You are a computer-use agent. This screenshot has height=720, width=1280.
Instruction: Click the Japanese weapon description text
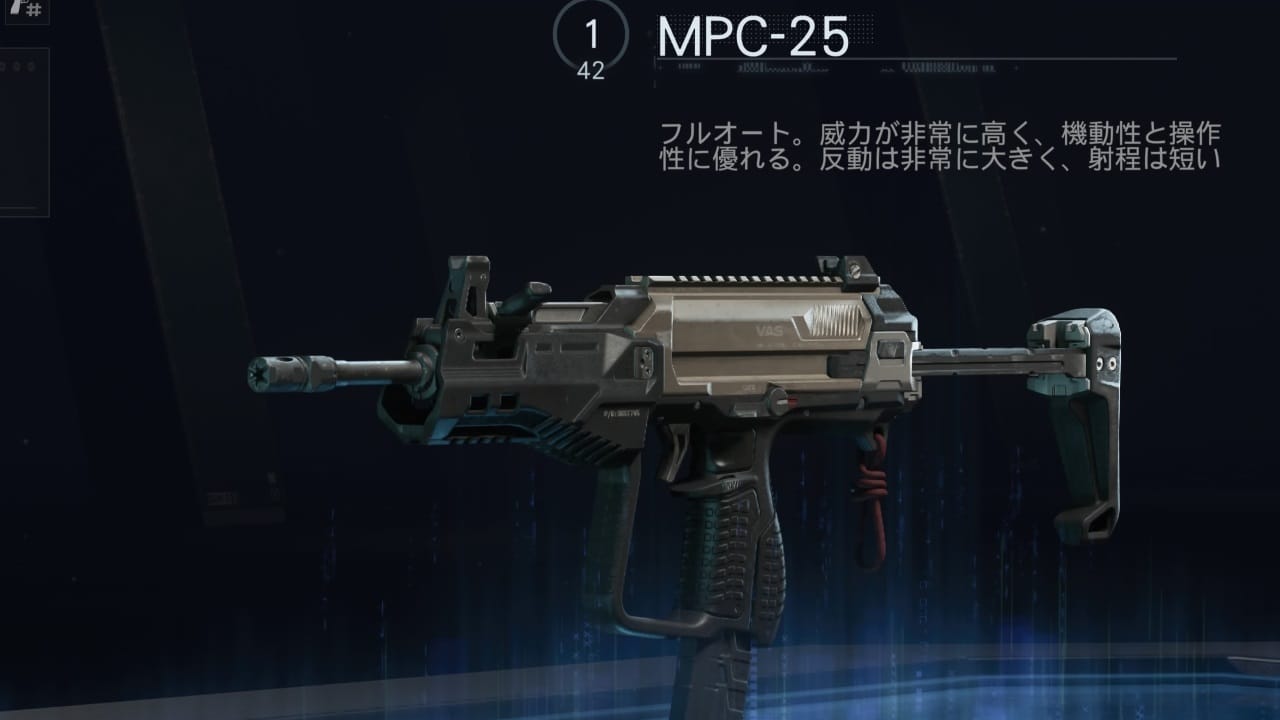tap(950, 143)
